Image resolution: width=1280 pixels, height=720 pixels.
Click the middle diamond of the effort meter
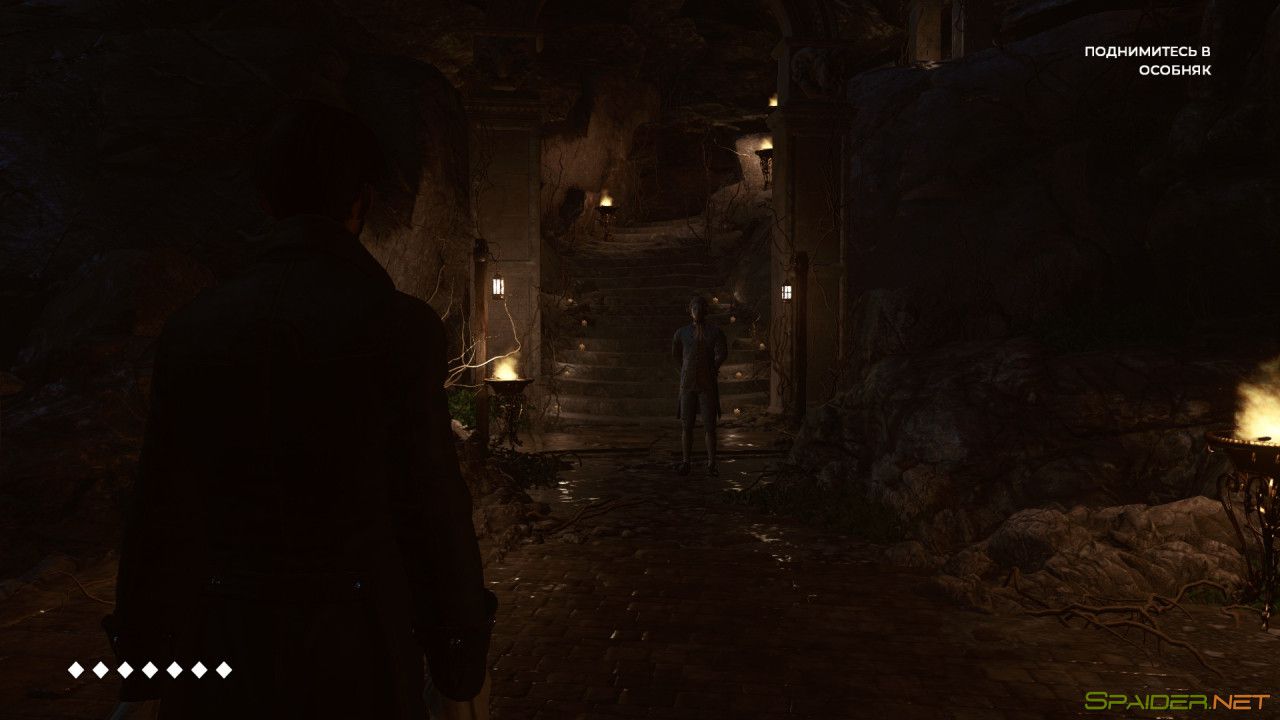point(150,668)
